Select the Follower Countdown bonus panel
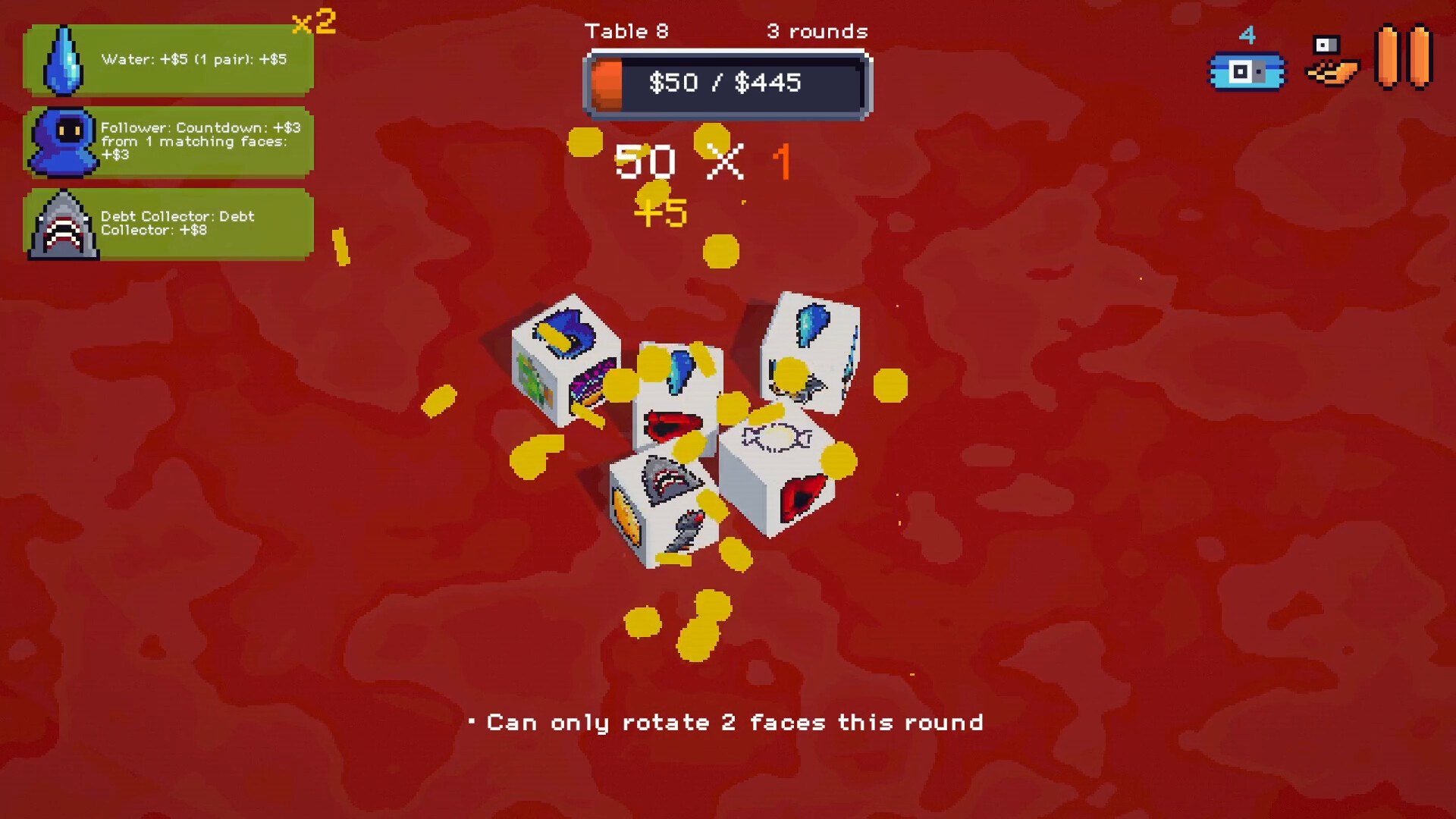 click(x=168, y=142)
